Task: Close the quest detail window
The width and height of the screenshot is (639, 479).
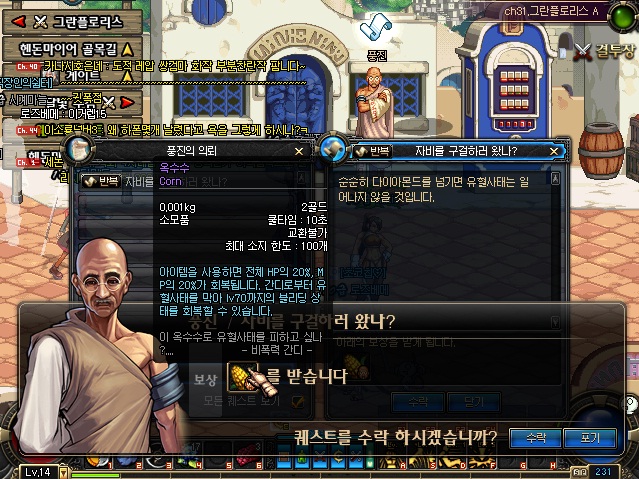Action: pos(558,151)
